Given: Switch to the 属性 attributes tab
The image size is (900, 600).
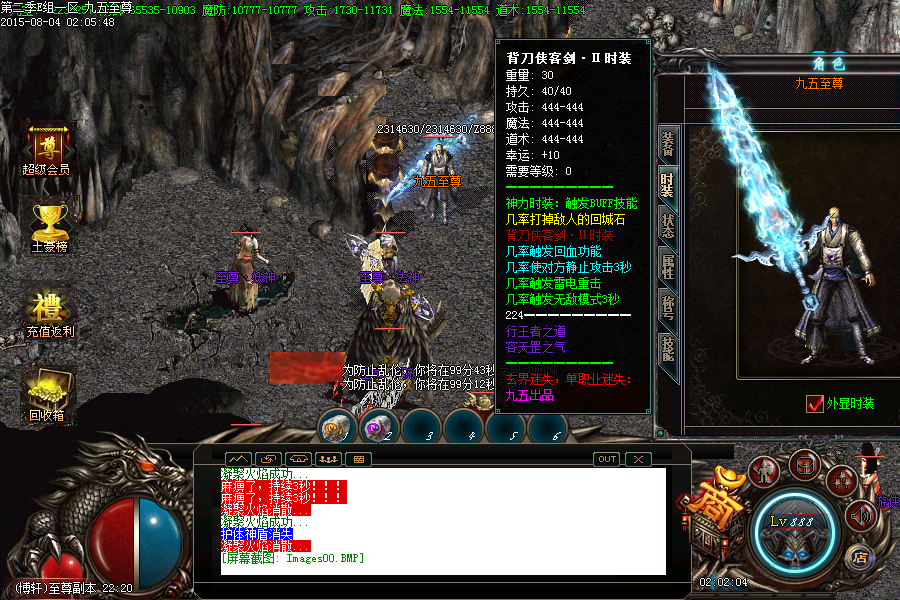Looking at the screenshot, I should click(667, 266).
